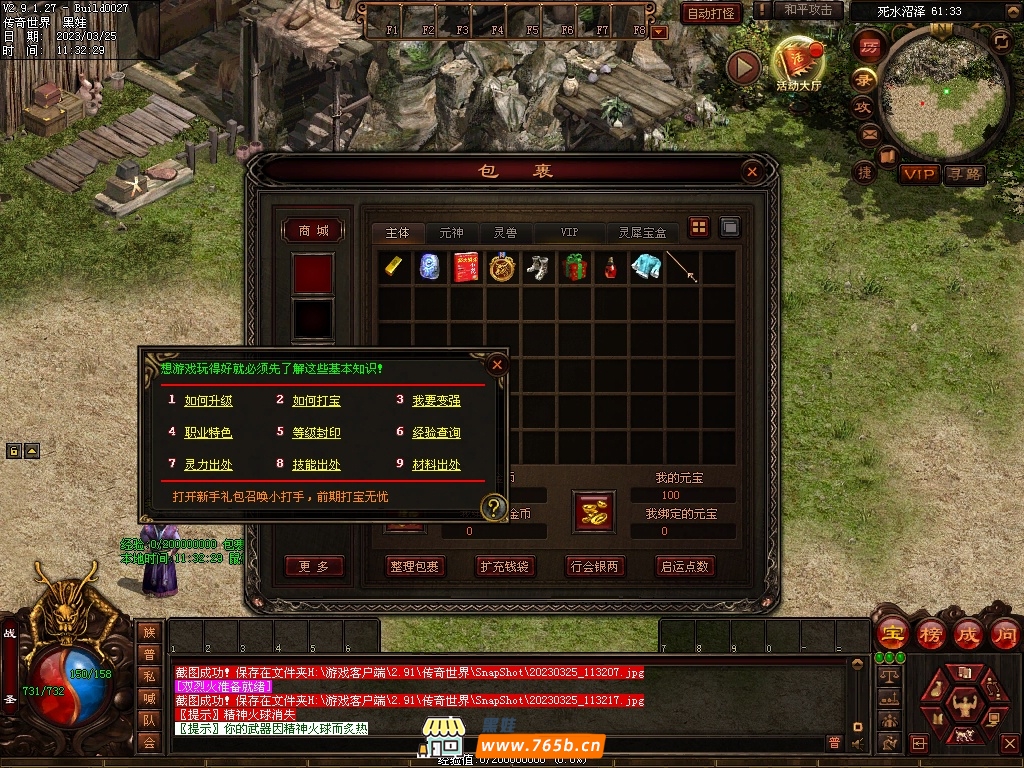Open the 灵犀宝盒 tab
Image resolution: width=1024 pixels, height=768 pixels.
(642, 232)
